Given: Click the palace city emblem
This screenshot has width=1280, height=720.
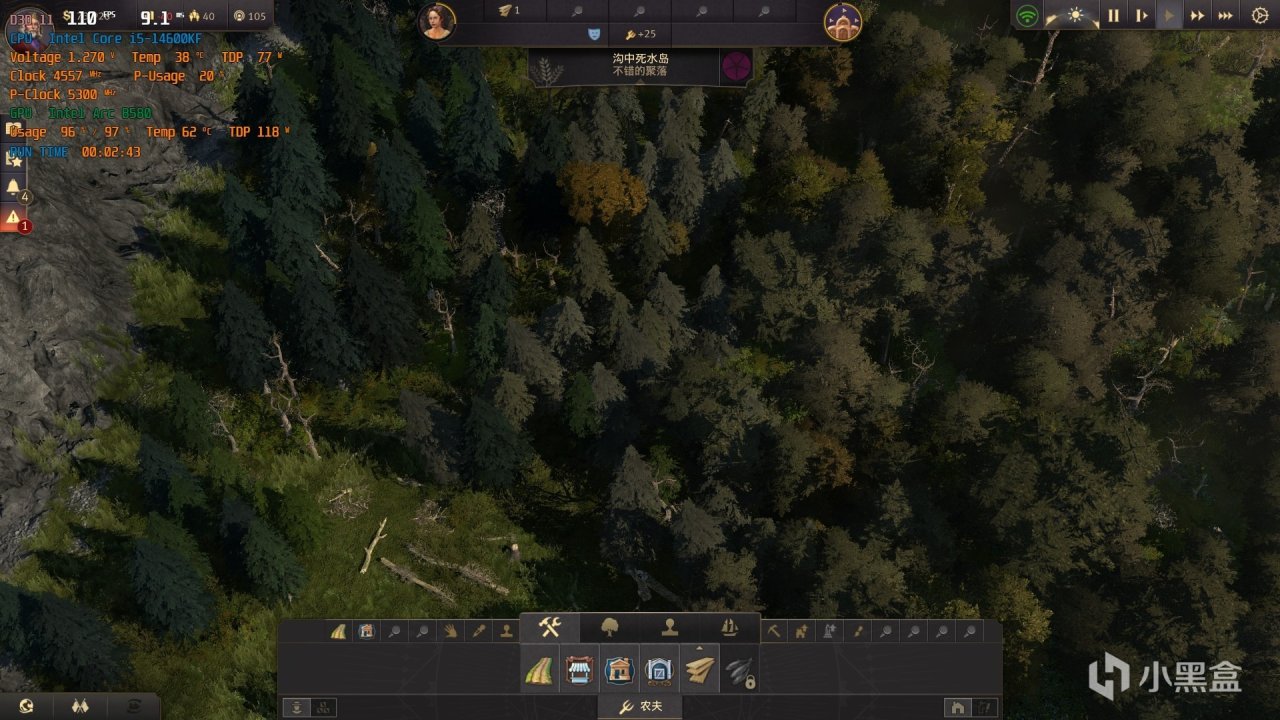Looking at the screenshot, I should tap(843, 22).
